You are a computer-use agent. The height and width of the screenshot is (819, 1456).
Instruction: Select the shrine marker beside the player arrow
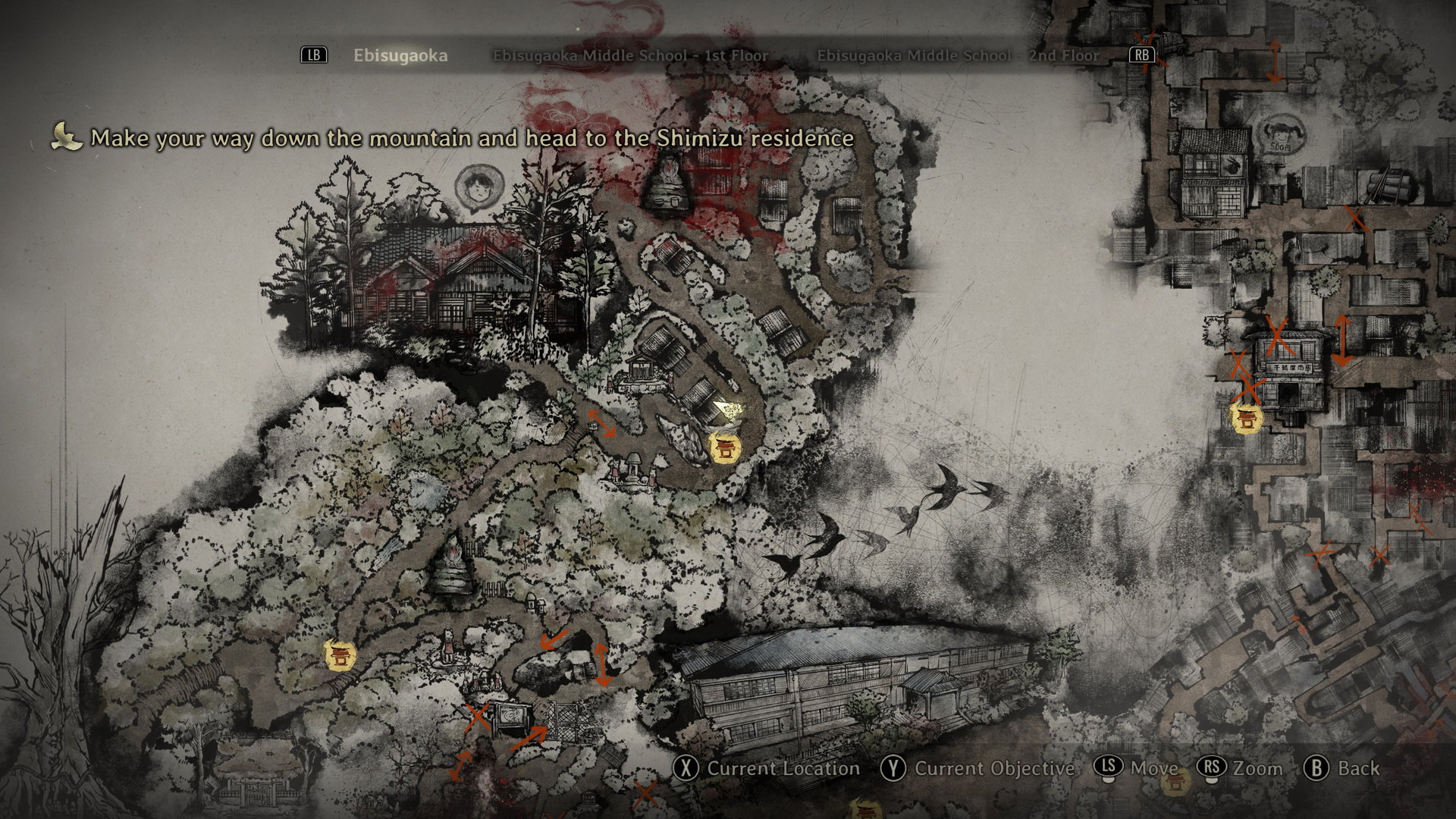(x=724, y=447)
